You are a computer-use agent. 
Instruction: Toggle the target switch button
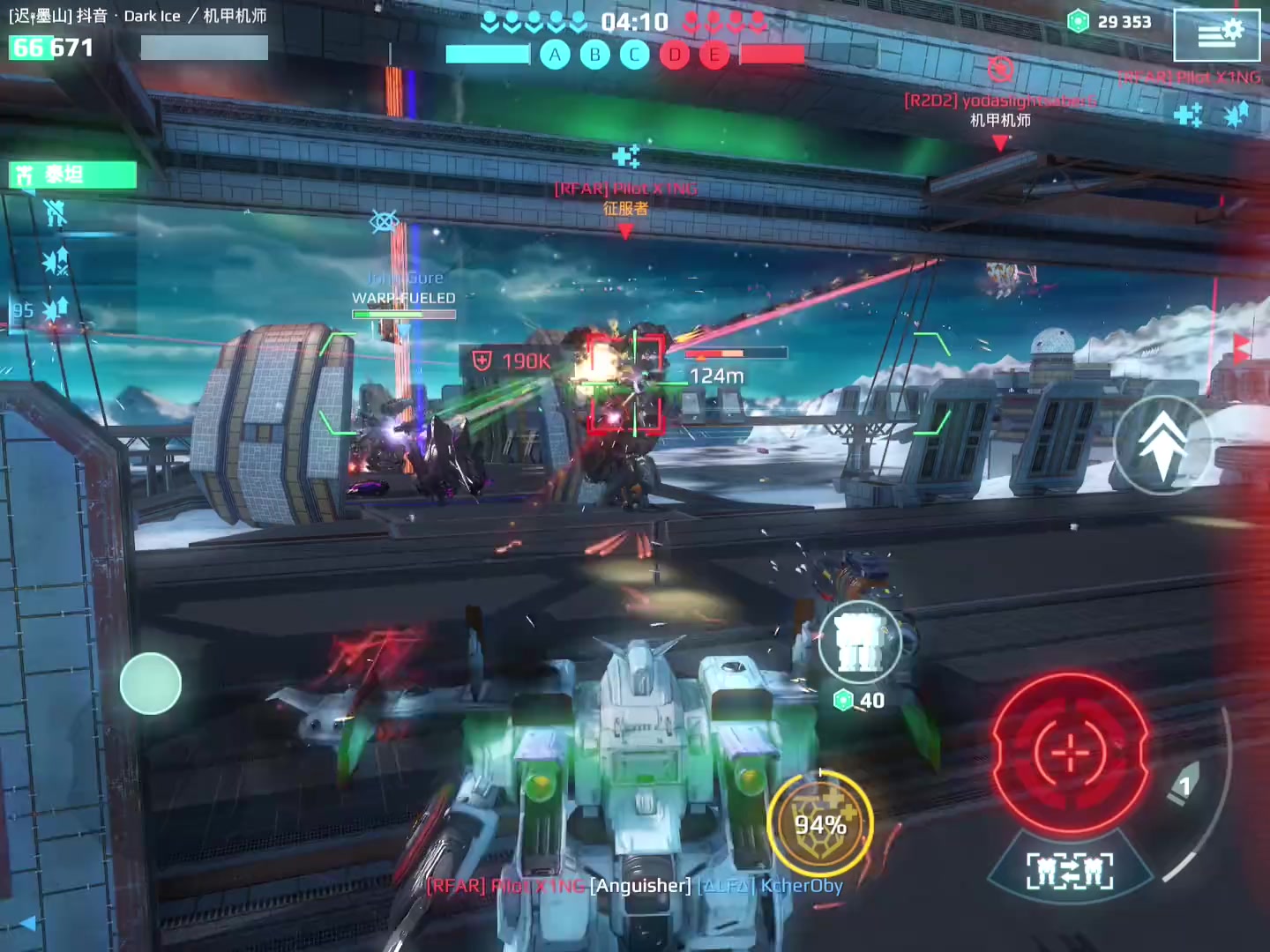tap(1070, 871)
